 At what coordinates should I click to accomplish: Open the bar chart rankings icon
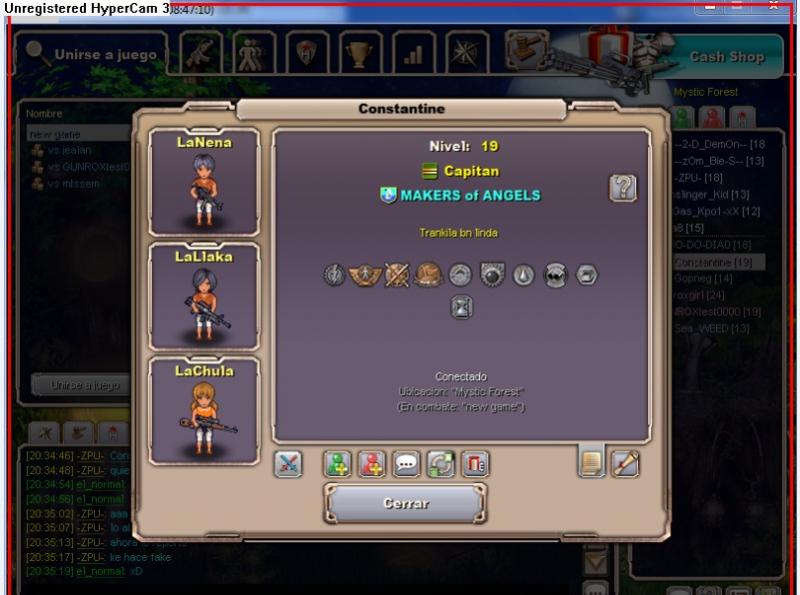(x=412, y=53)
